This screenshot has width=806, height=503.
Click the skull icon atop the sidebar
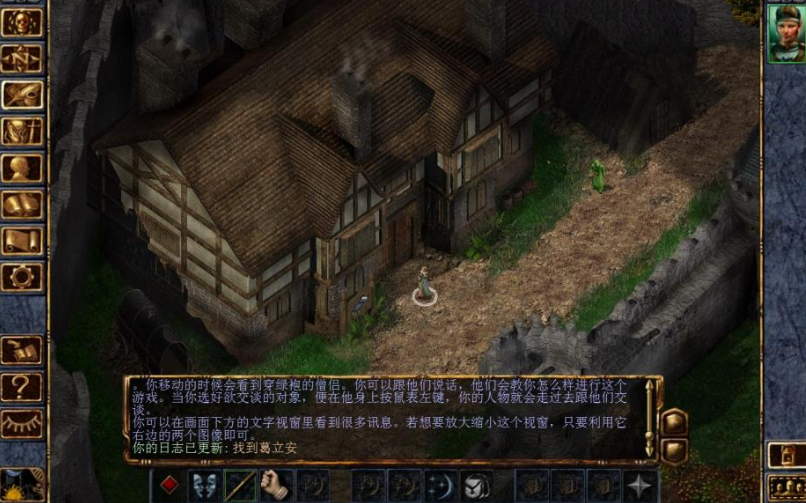[22, 23]
